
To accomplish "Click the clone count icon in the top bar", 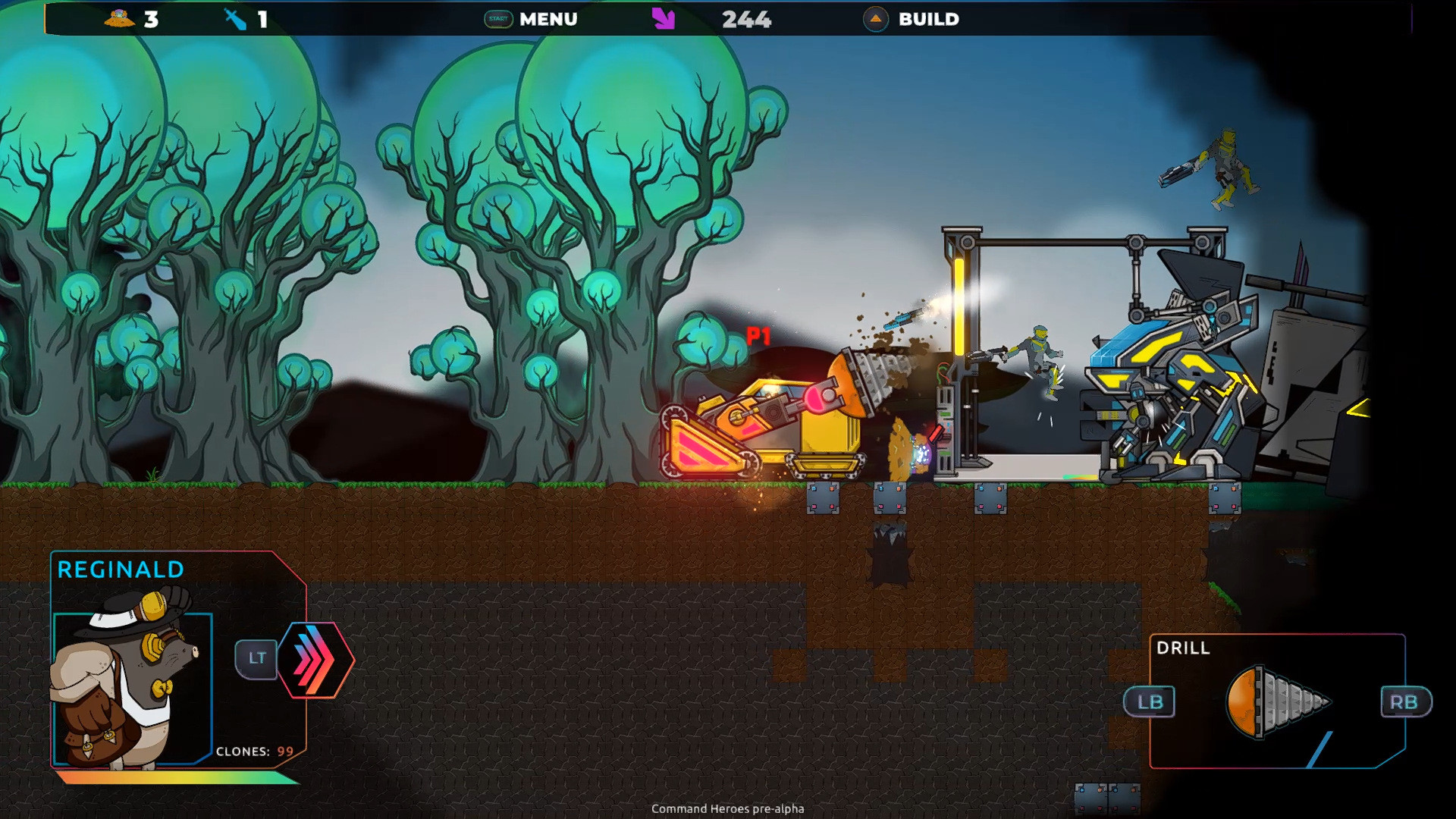I will (119, 20).
